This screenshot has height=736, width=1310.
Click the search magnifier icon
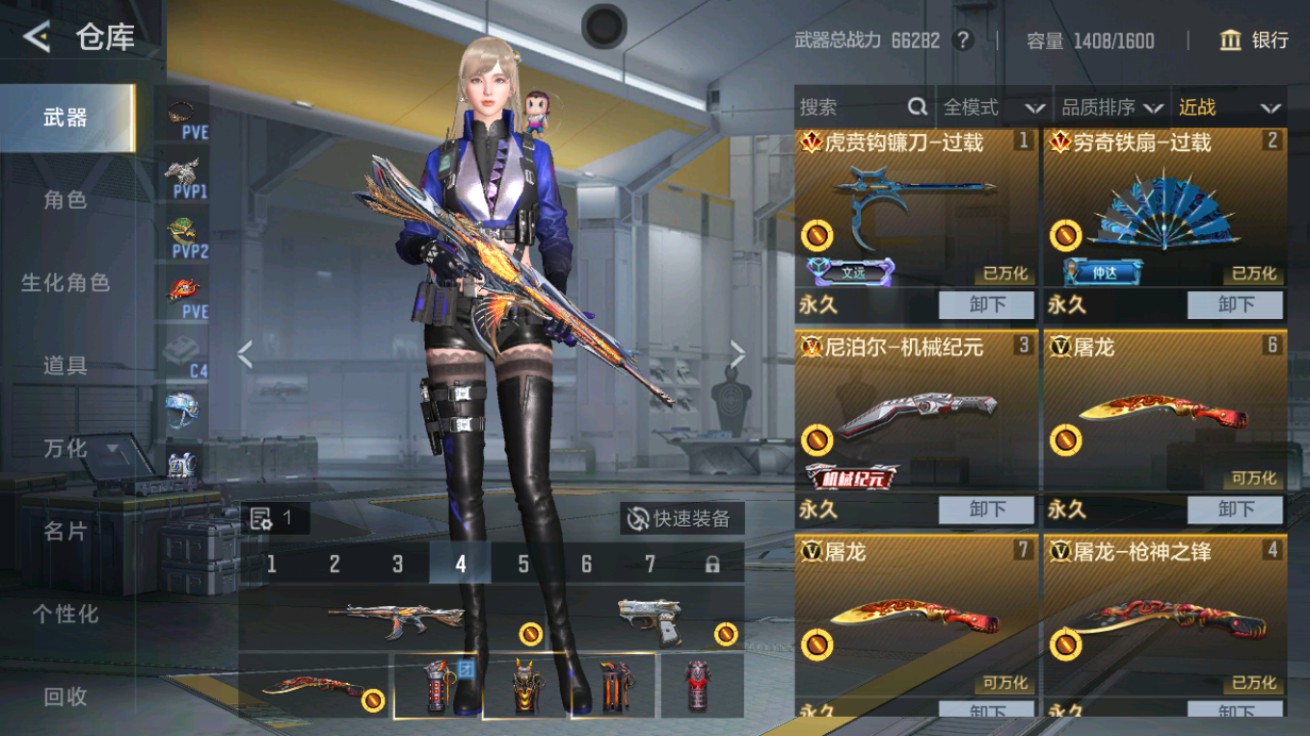click(x=916, y=107)
